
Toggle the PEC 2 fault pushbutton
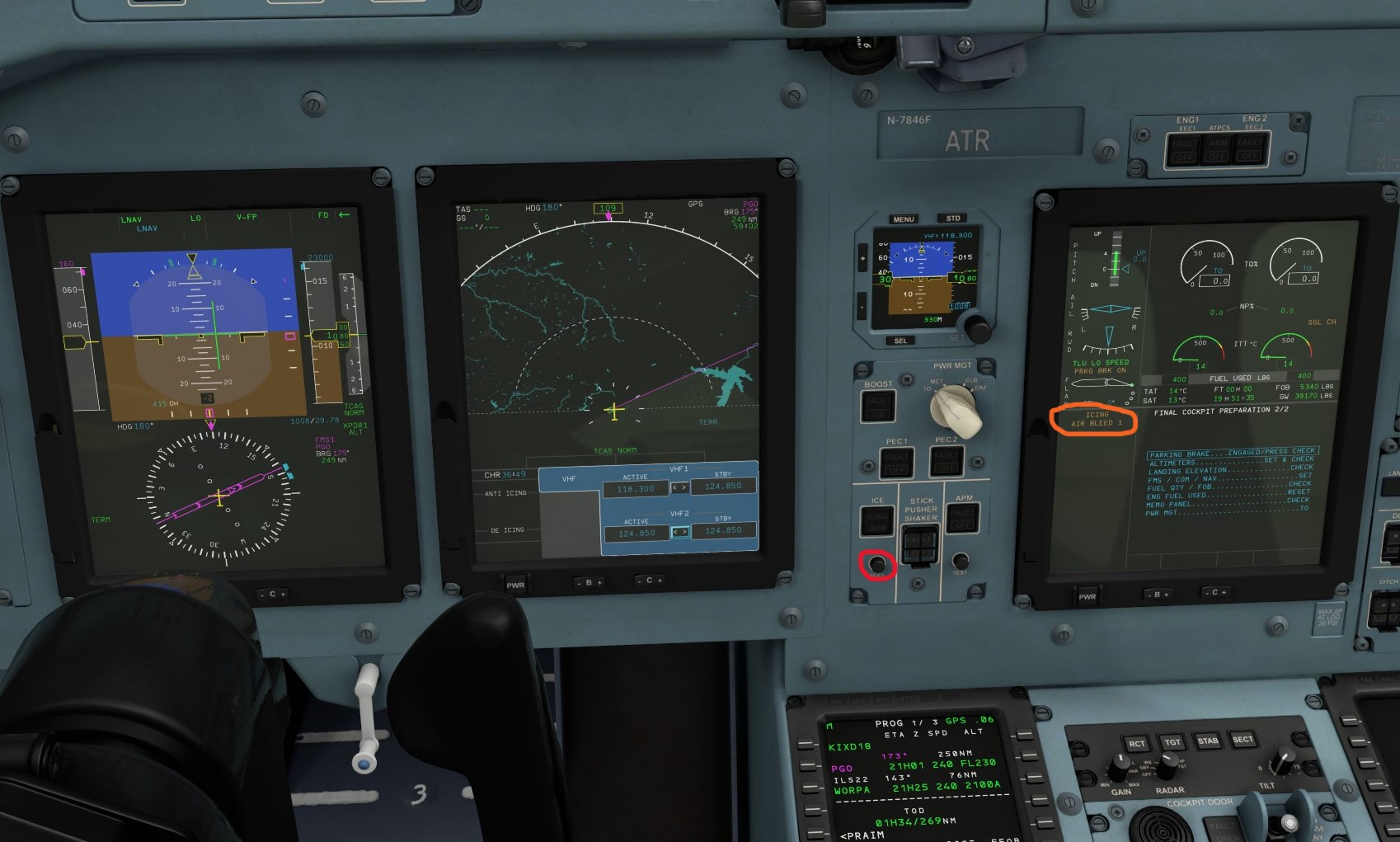[946, 462]
